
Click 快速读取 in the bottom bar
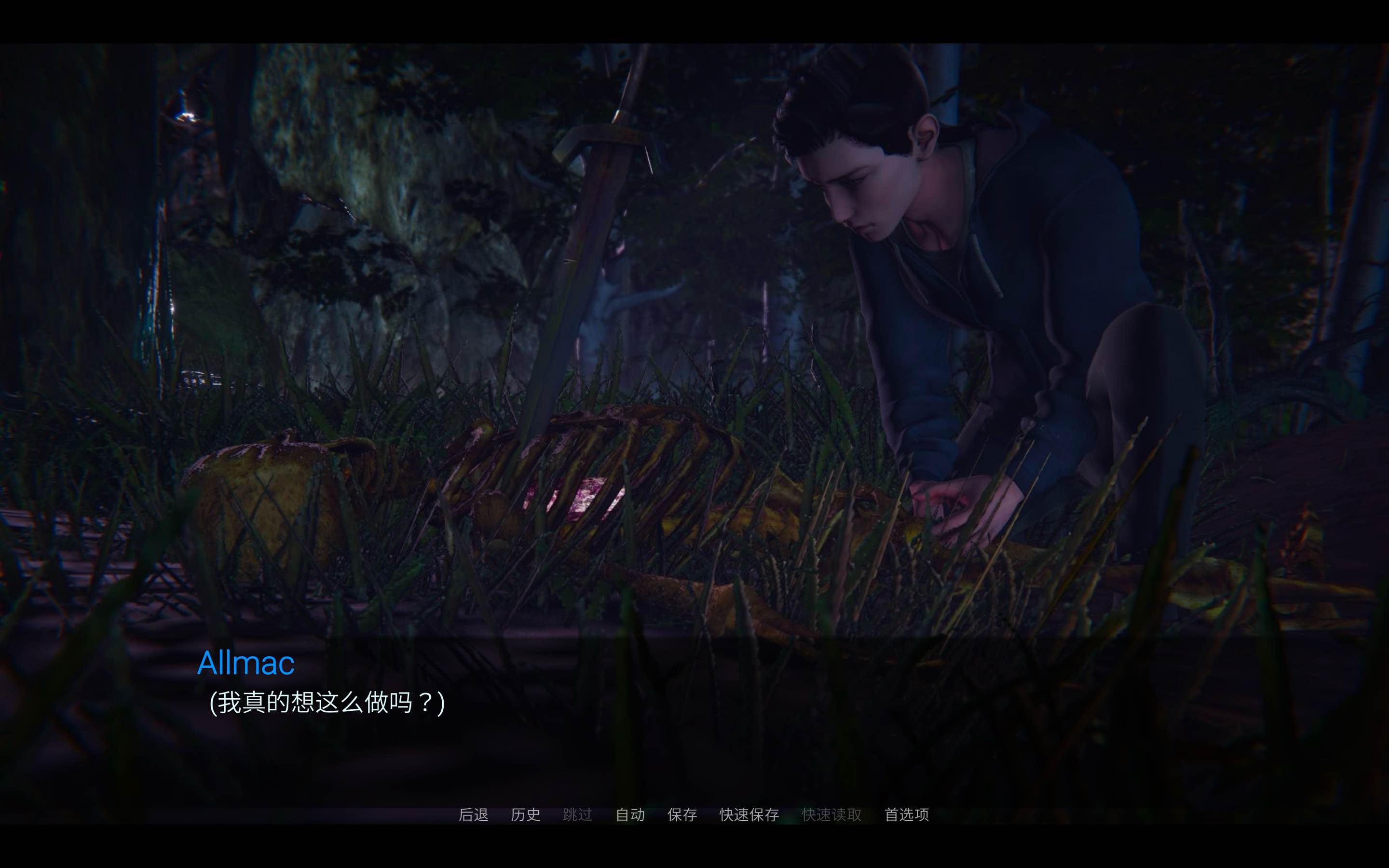coord(831,814)
